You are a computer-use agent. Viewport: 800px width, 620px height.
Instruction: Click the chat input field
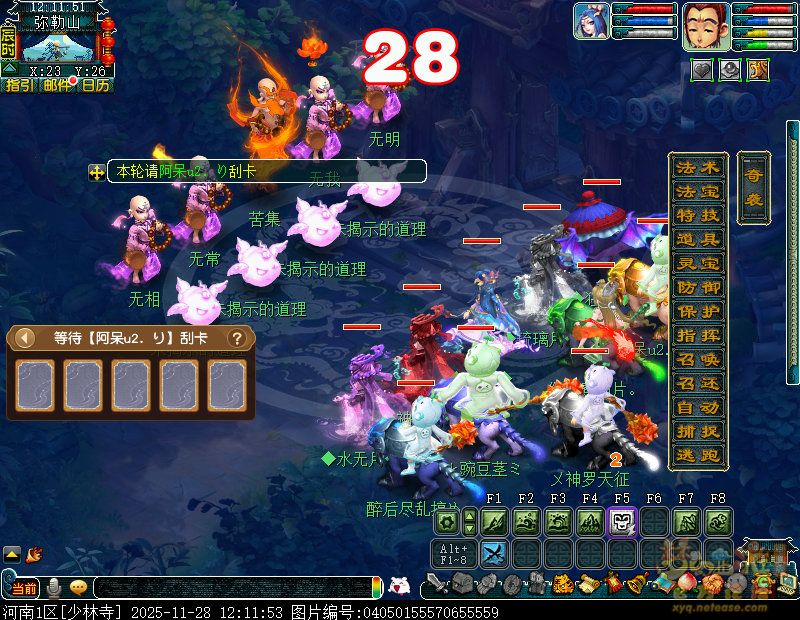[x=230, y=588]
